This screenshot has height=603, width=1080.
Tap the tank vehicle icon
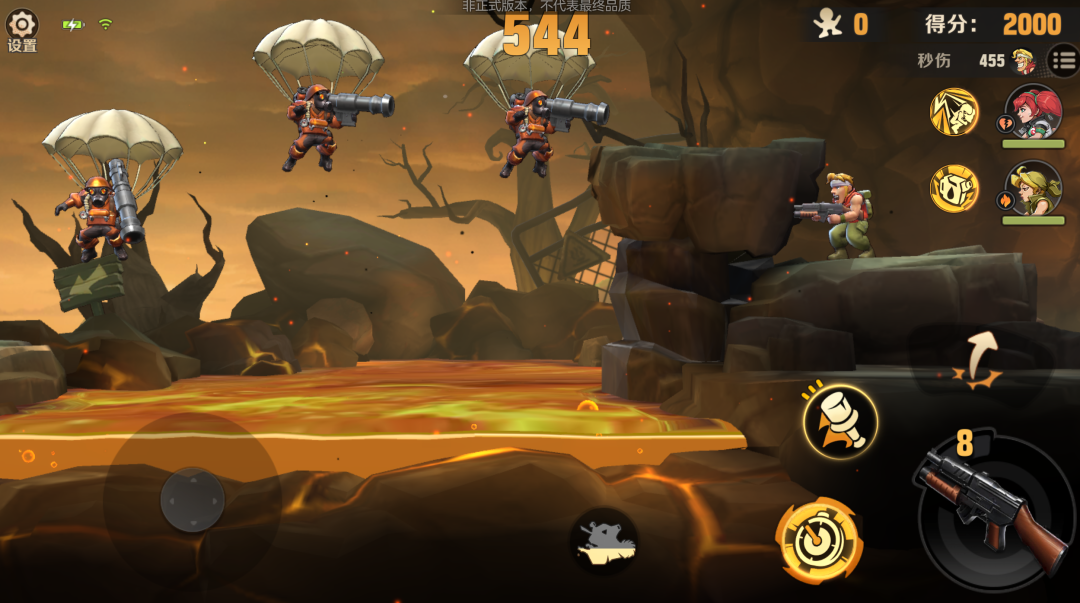604,540
